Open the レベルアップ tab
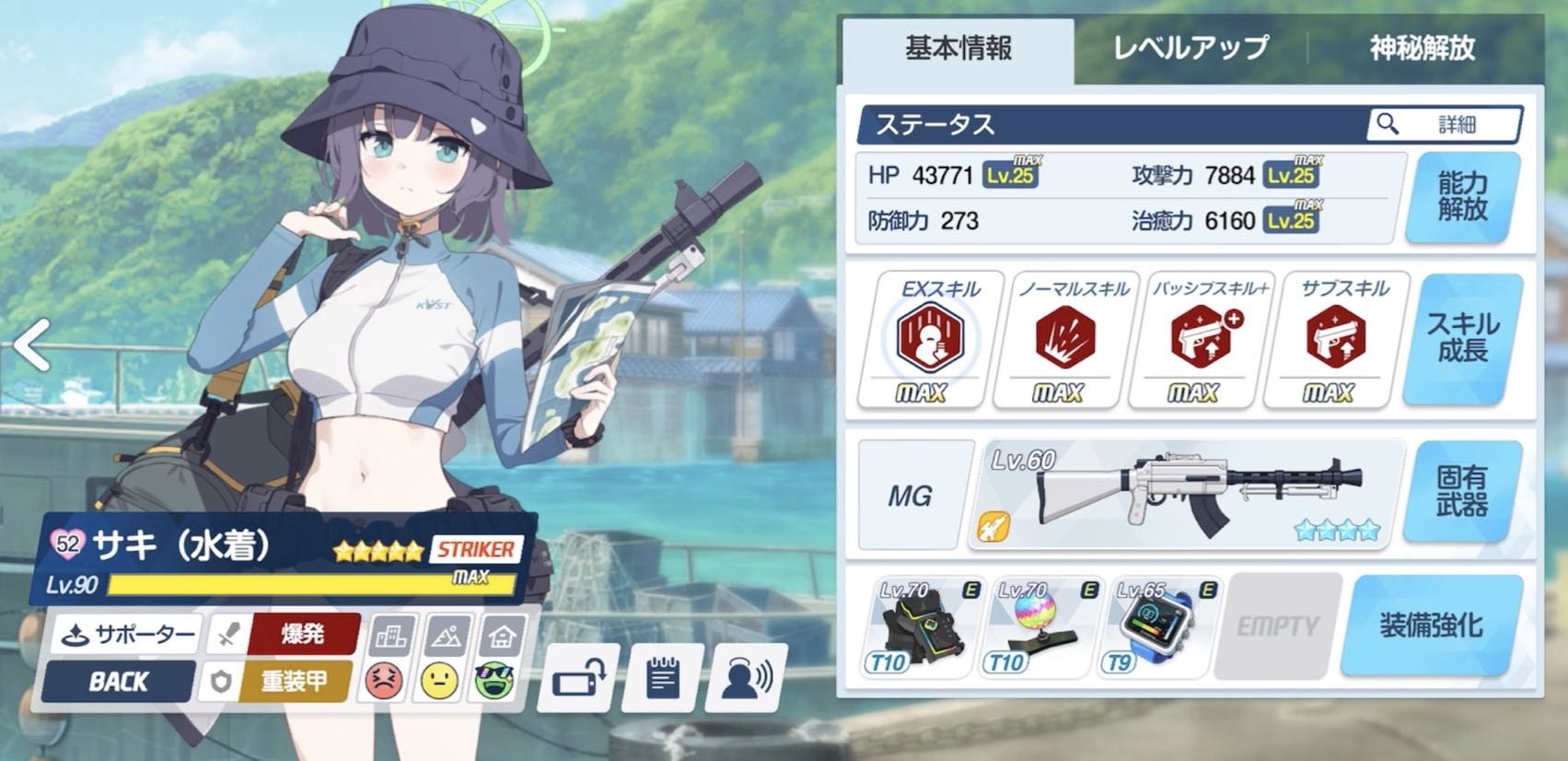Screen dimensions: 1568x761 point(1191,49)
